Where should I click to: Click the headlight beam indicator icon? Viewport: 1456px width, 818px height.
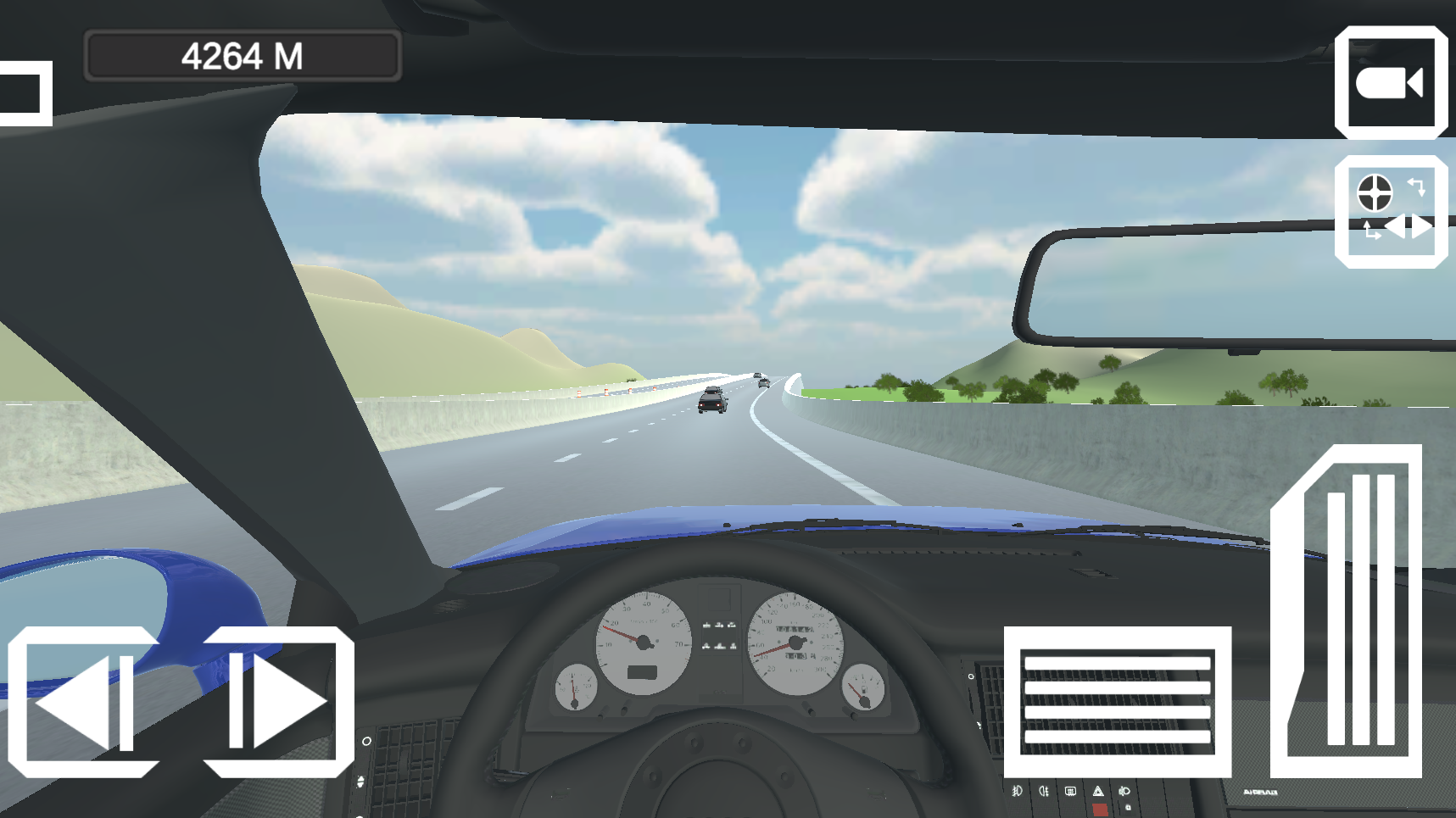click(x=1124, y=792)
